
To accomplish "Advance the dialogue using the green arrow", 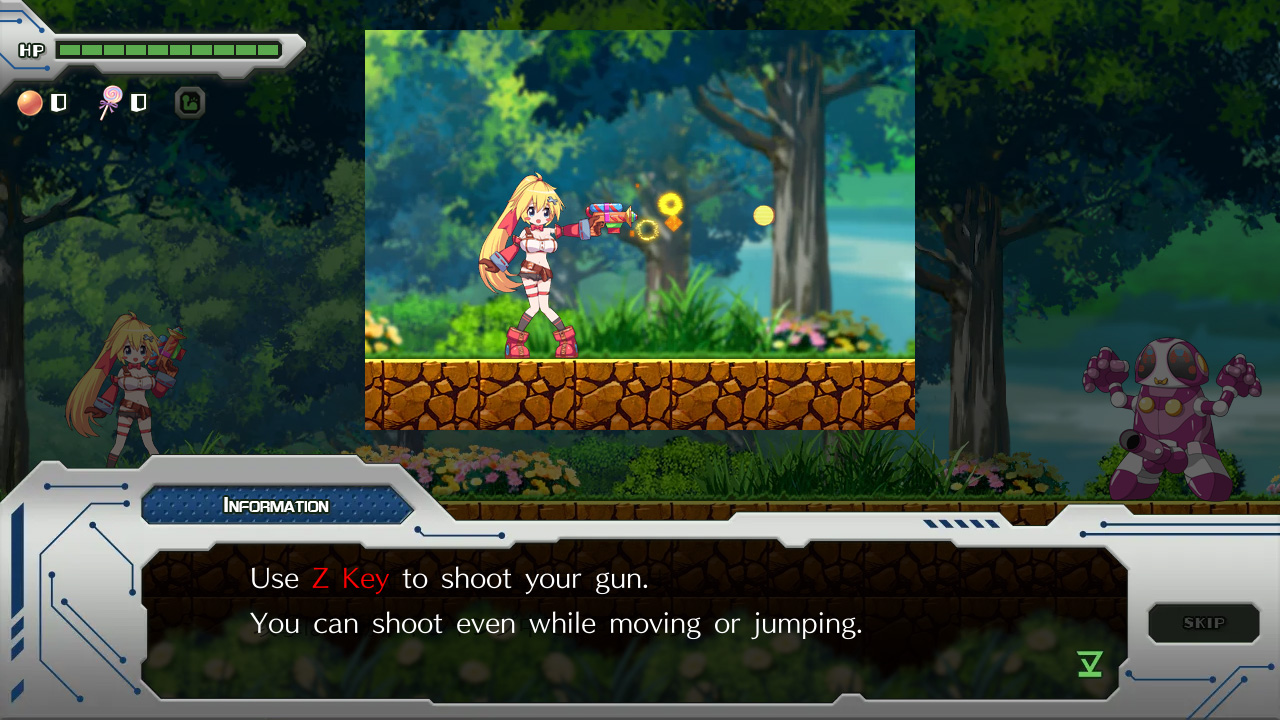I will point(1090,664).
